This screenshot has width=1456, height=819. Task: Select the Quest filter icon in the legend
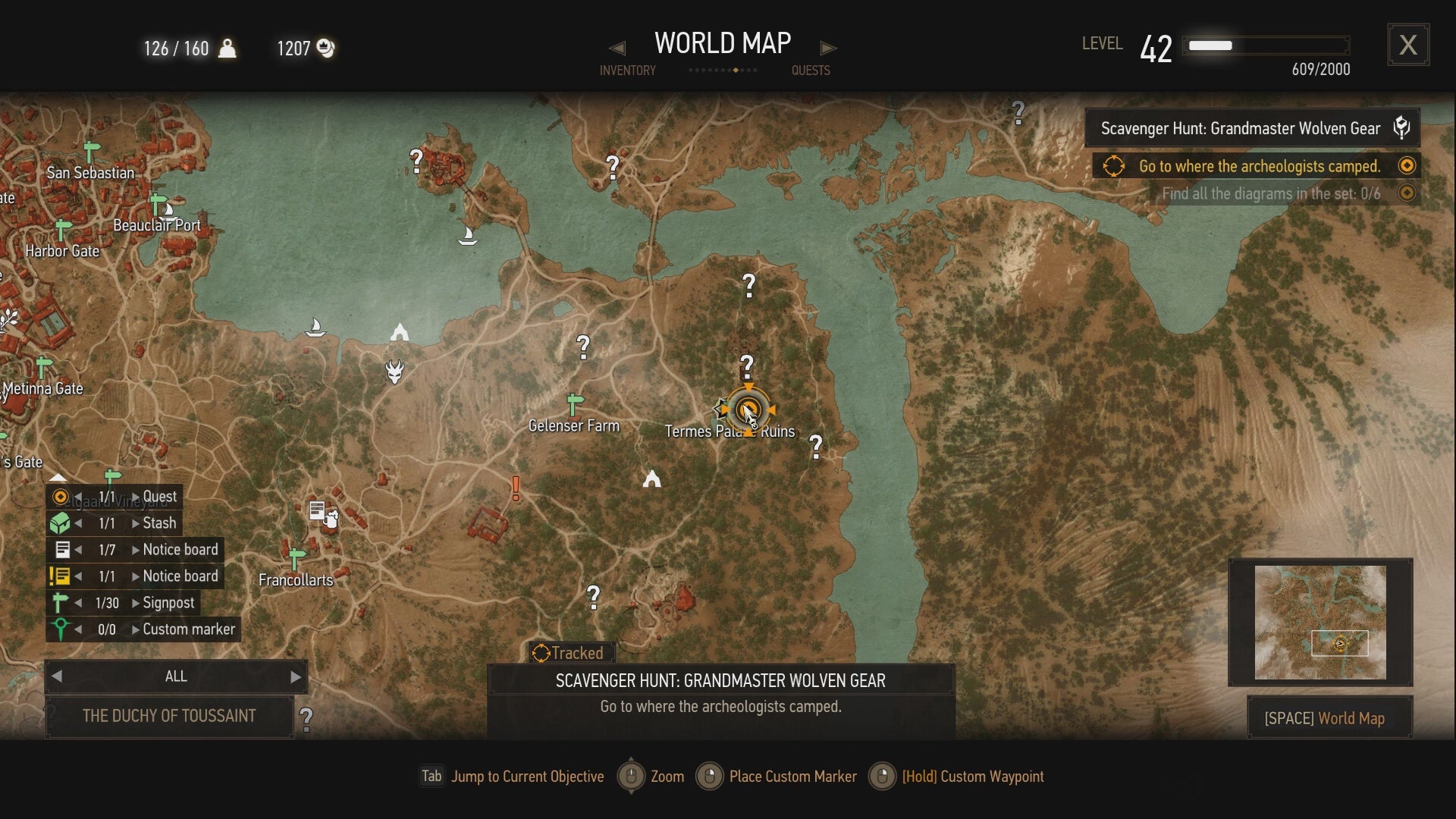point(61,497)
